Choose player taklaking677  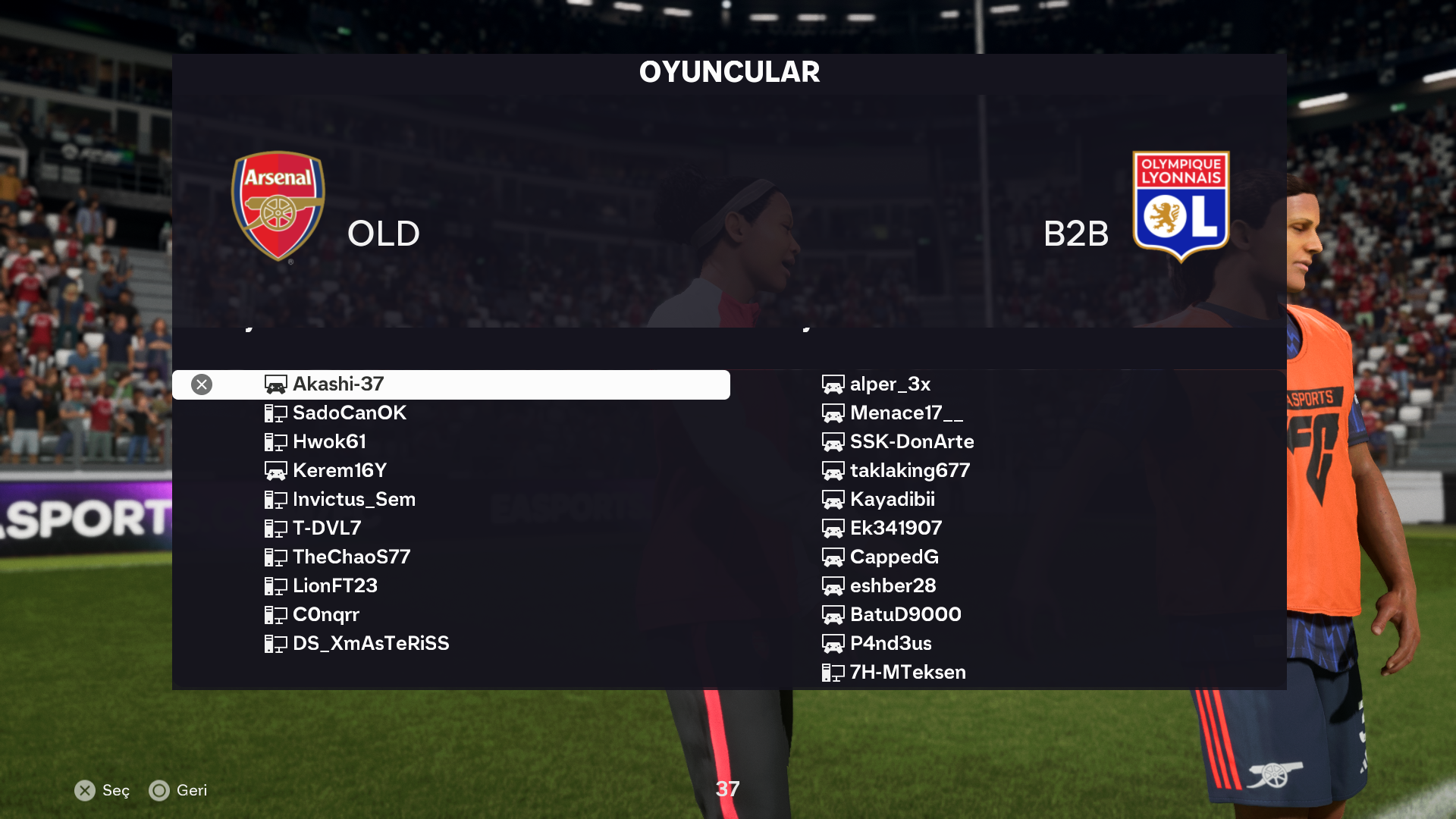pos(909,471)
